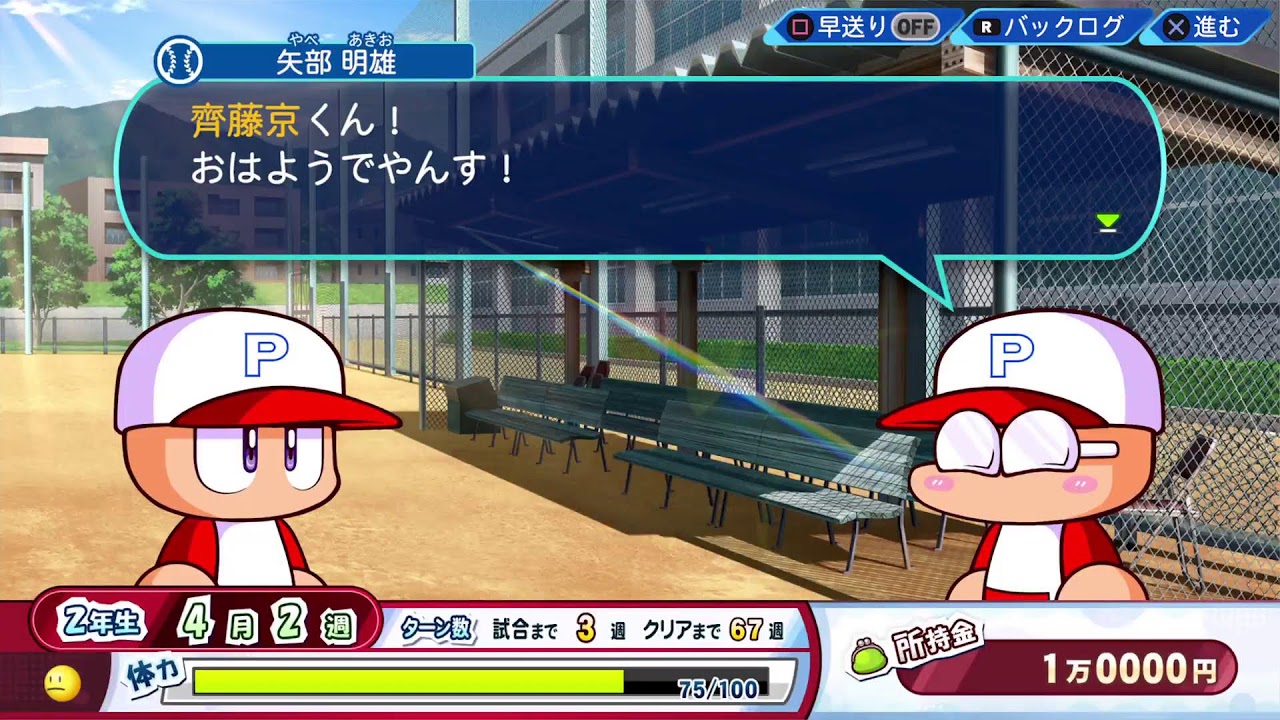1280x720 pixels.
Task: Advance dialogue with the 進む button
Action: (x=1204, y=27)
